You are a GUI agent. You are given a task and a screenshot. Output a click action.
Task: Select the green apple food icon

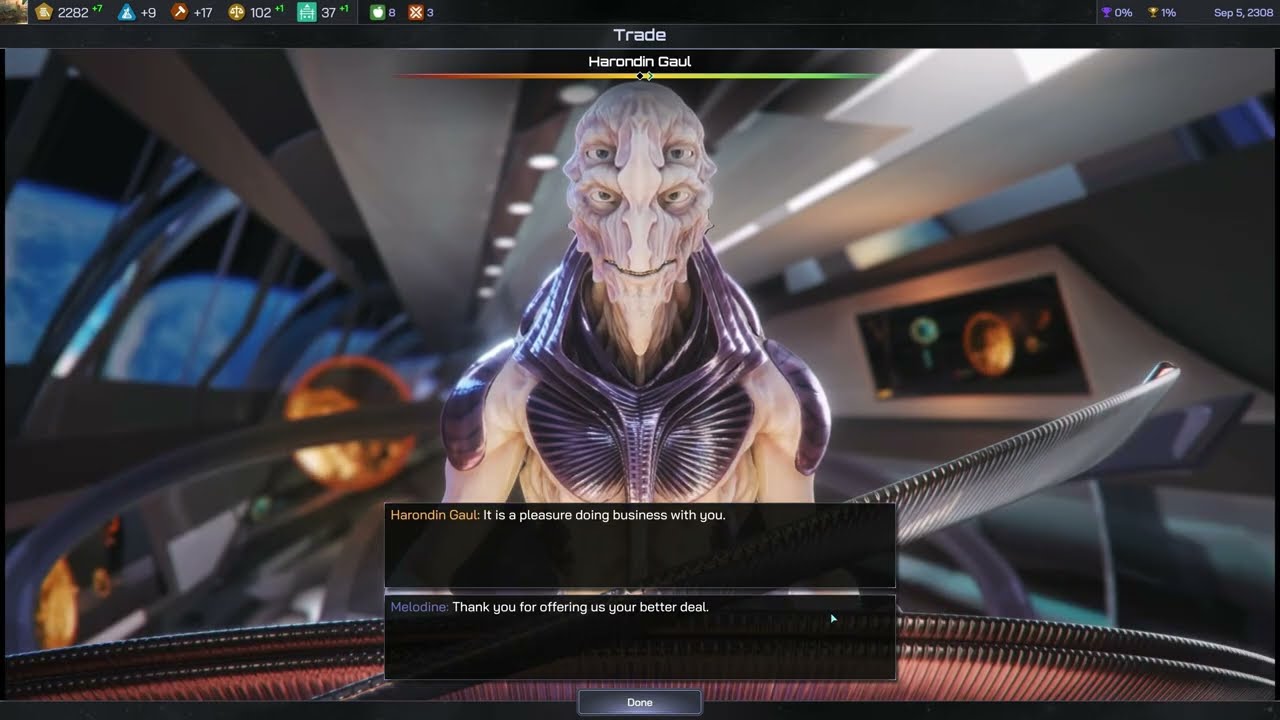point(377,13)
